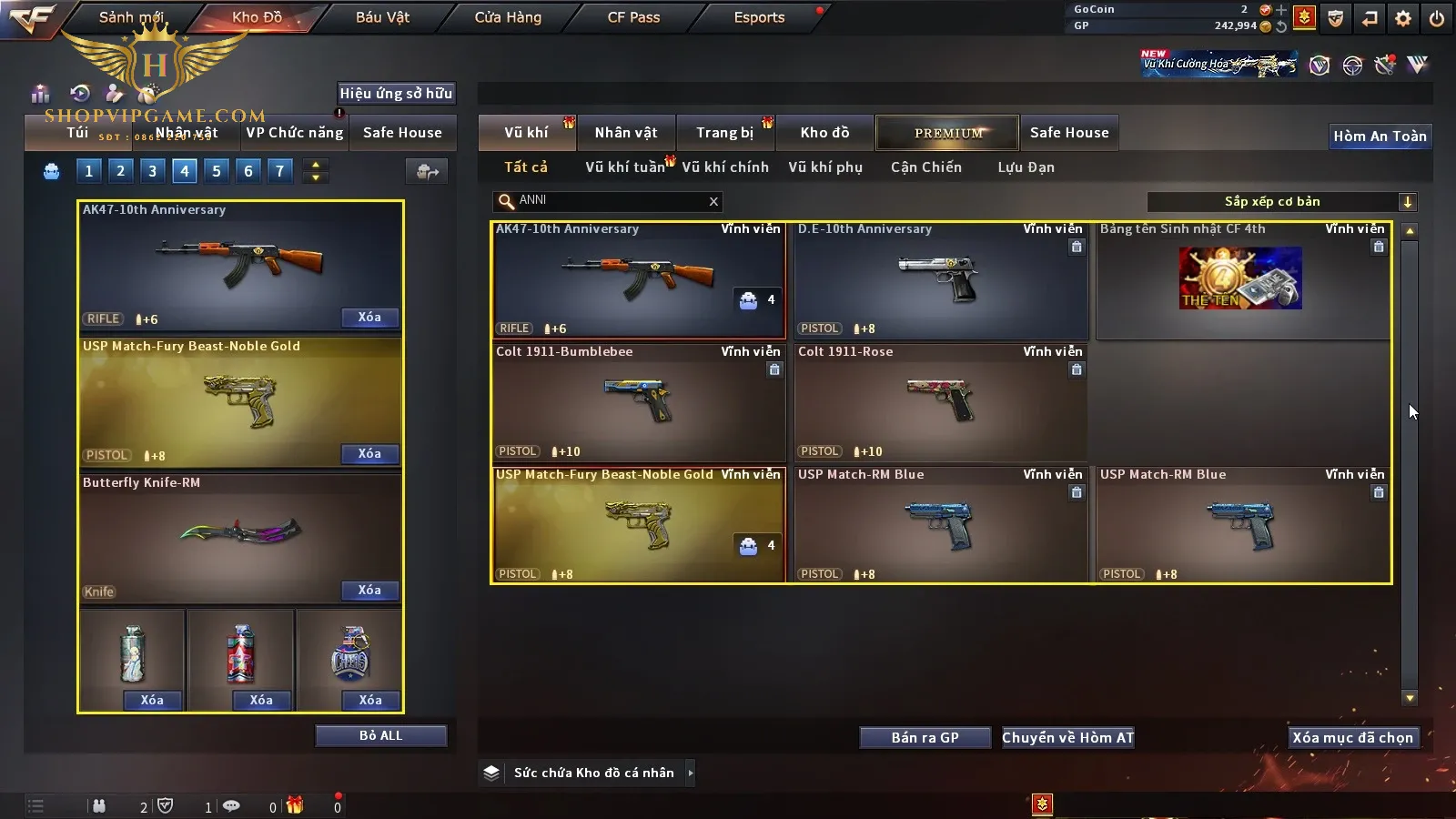
Task: Switch to the Nhân vật inventory tab
Action: click(x=626, y=133)
